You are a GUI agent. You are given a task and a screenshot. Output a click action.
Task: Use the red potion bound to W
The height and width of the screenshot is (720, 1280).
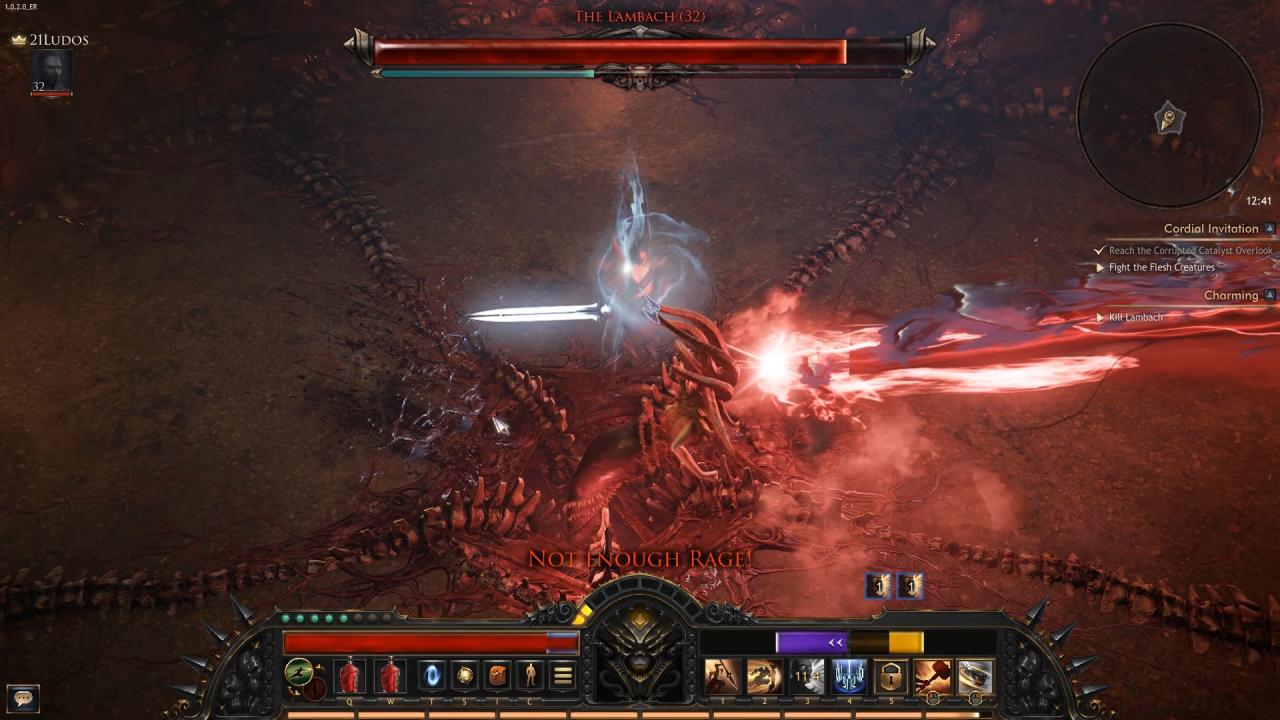click(390, 676)
